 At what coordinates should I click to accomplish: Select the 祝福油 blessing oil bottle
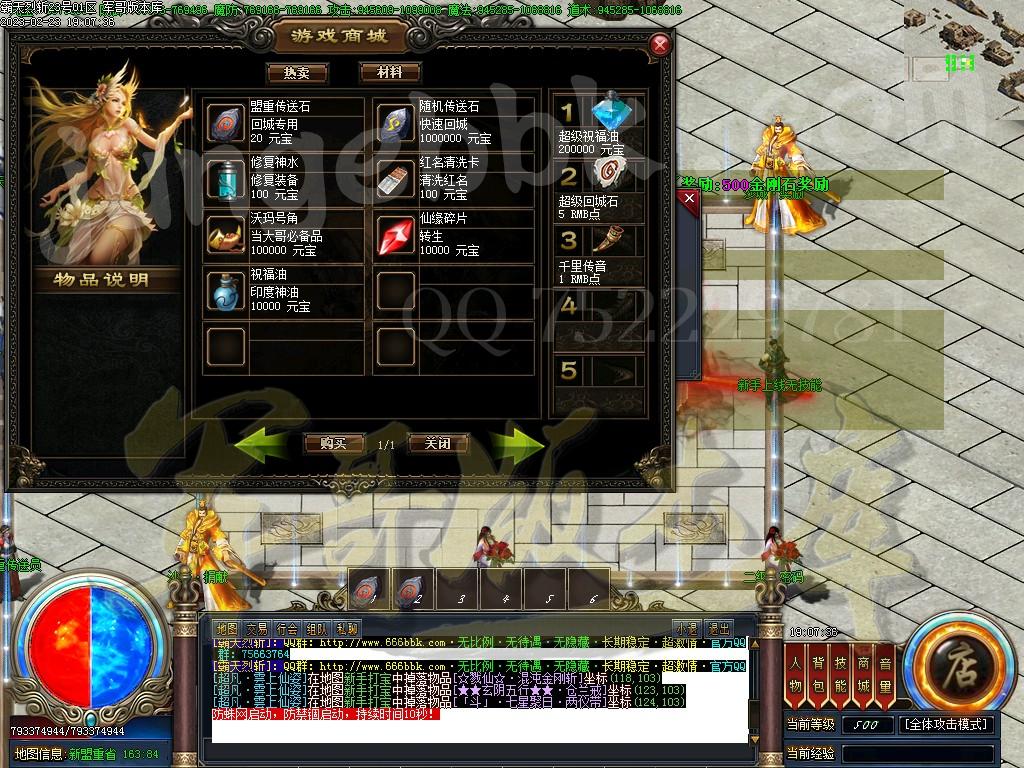(x=226, y=291)
